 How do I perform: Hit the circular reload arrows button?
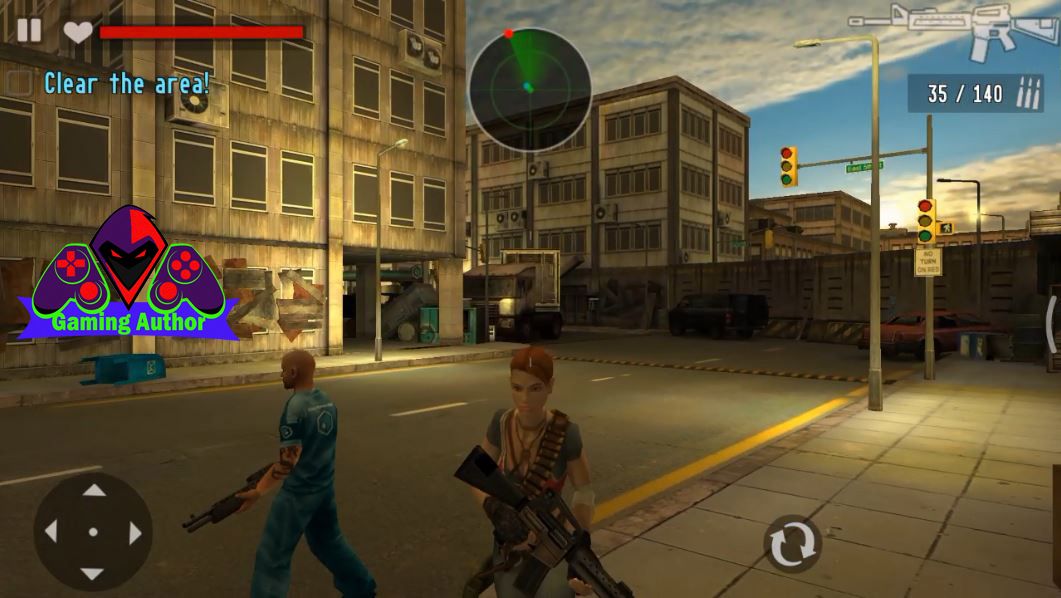pos(792,544)
